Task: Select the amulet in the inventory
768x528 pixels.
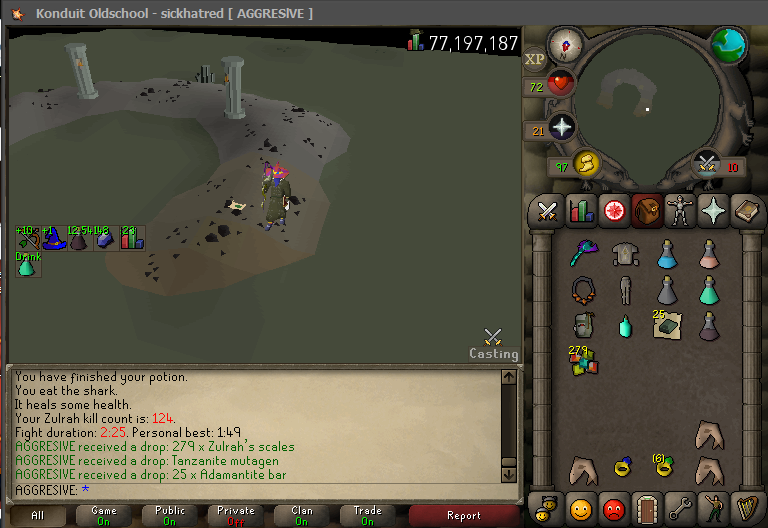Action: [x=582, y=290]
